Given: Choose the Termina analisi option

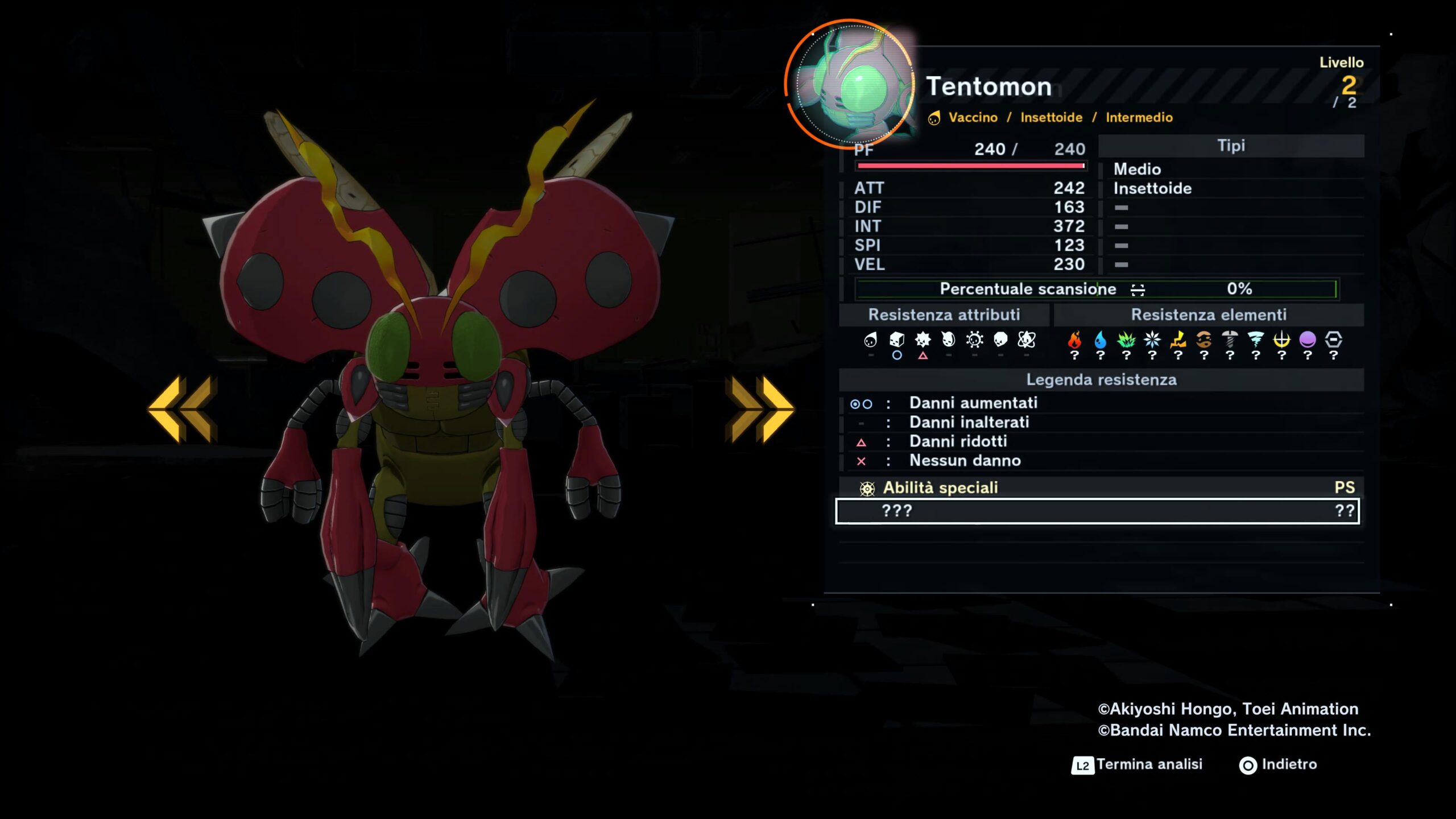Looking at the screenshot, I should point(1137,764).
